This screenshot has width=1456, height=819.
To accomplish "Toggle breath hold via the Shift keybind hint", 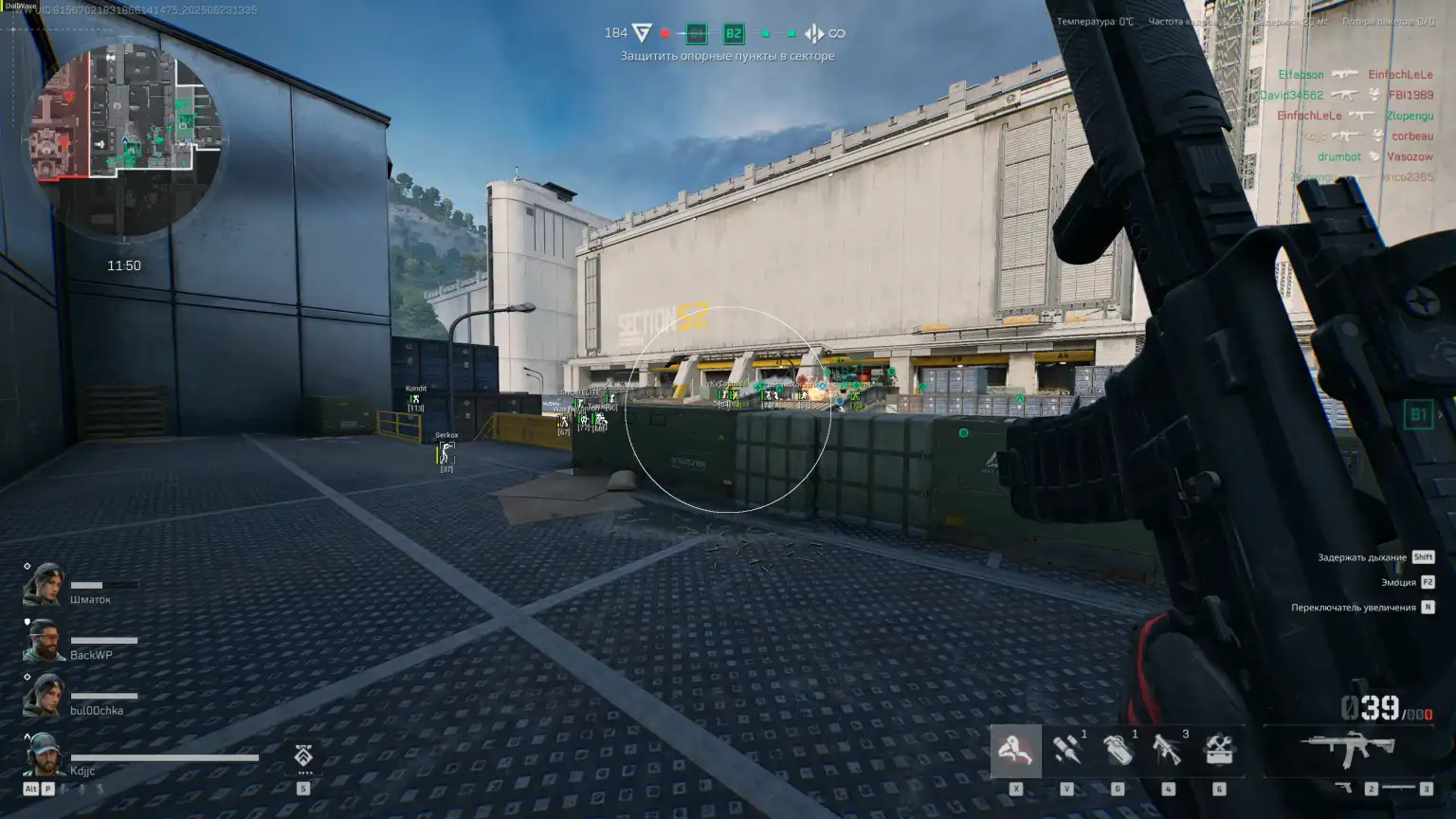I will [x=1422, y=557].
